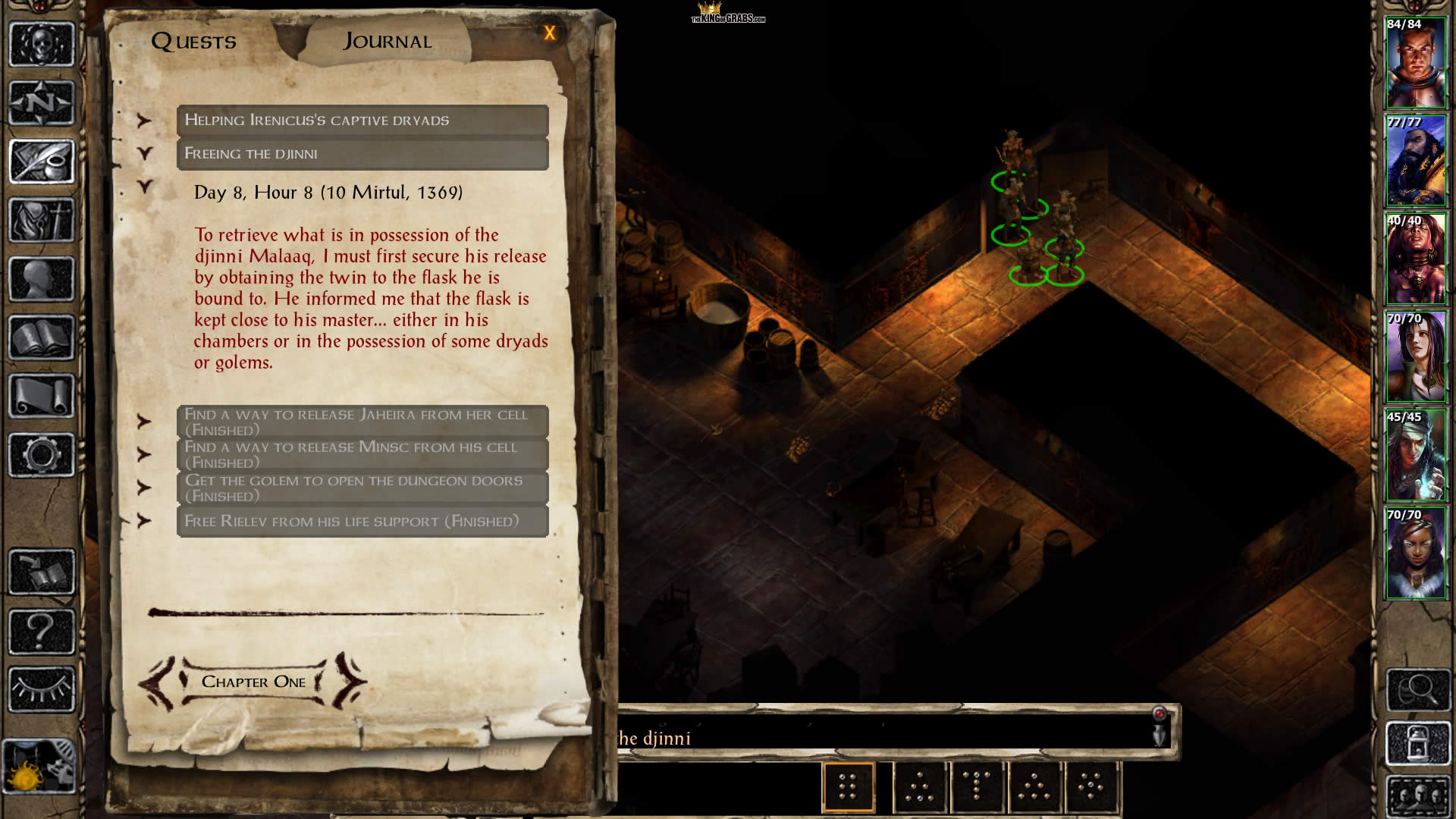Image resolution: width=1456 pixels, height=819 pixels.
Task: Click the question mark help button
Action: tap(42, 631)
